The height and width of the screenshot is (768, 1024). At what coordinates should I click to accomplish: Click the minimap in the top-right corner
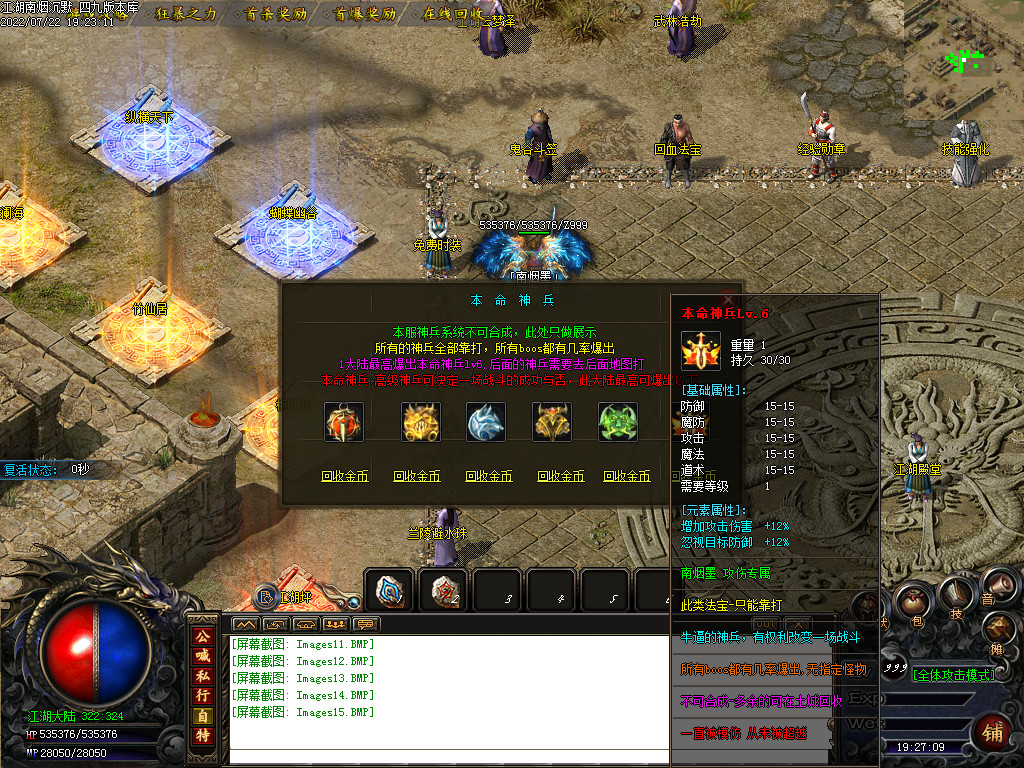[x=964, y=62]
